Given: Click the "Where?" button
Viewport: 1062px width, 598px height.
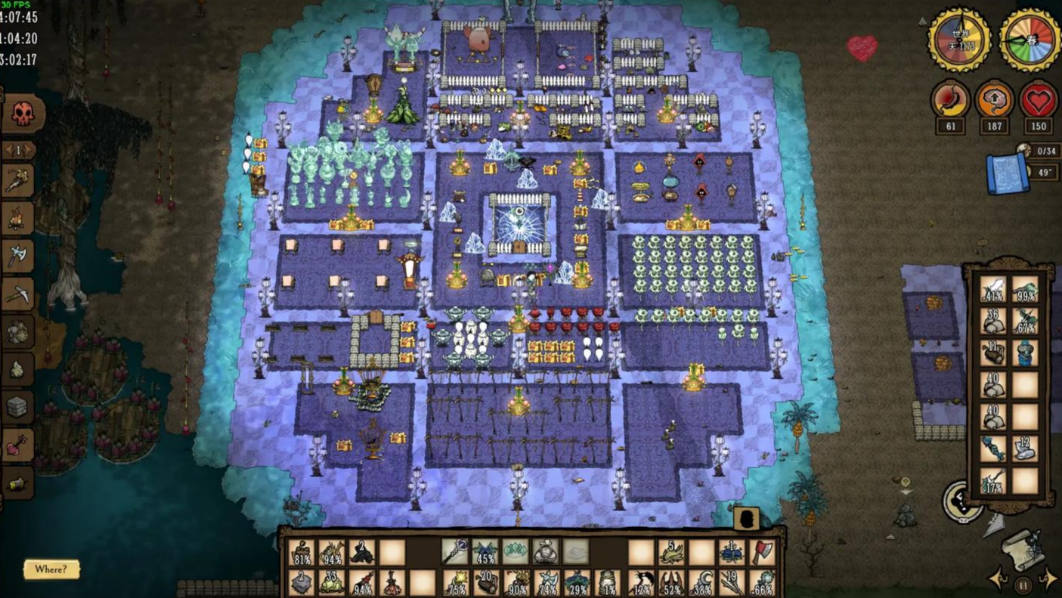Looking at the screenshot, I should click(x=50, y=569).
